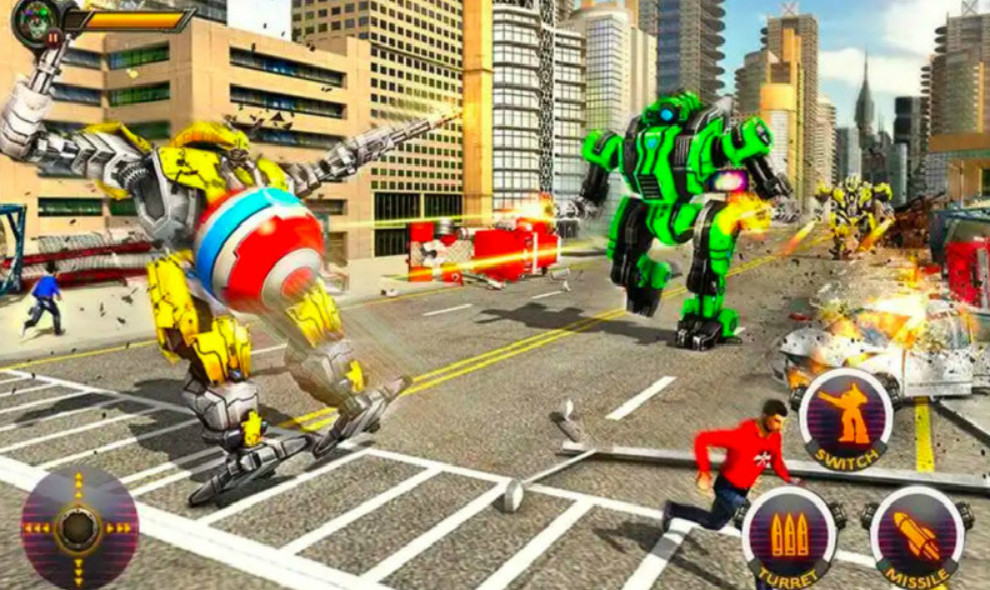Pause the game with the small pause icon
The image size is (990, 590).
click(53, 37)
